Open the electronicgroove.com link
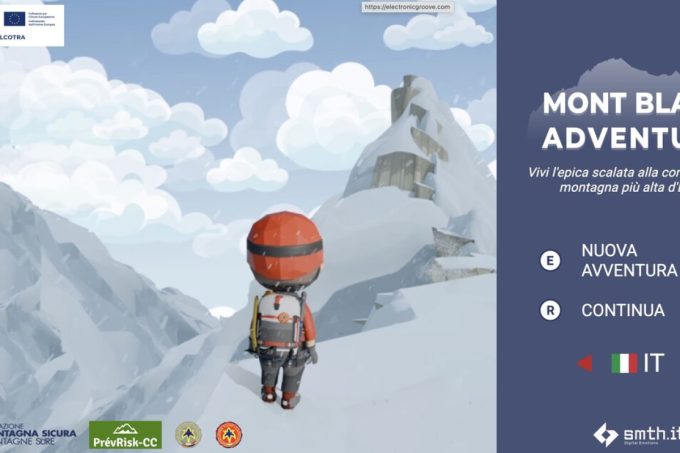 pyautogui.click(x=408, y=7)
